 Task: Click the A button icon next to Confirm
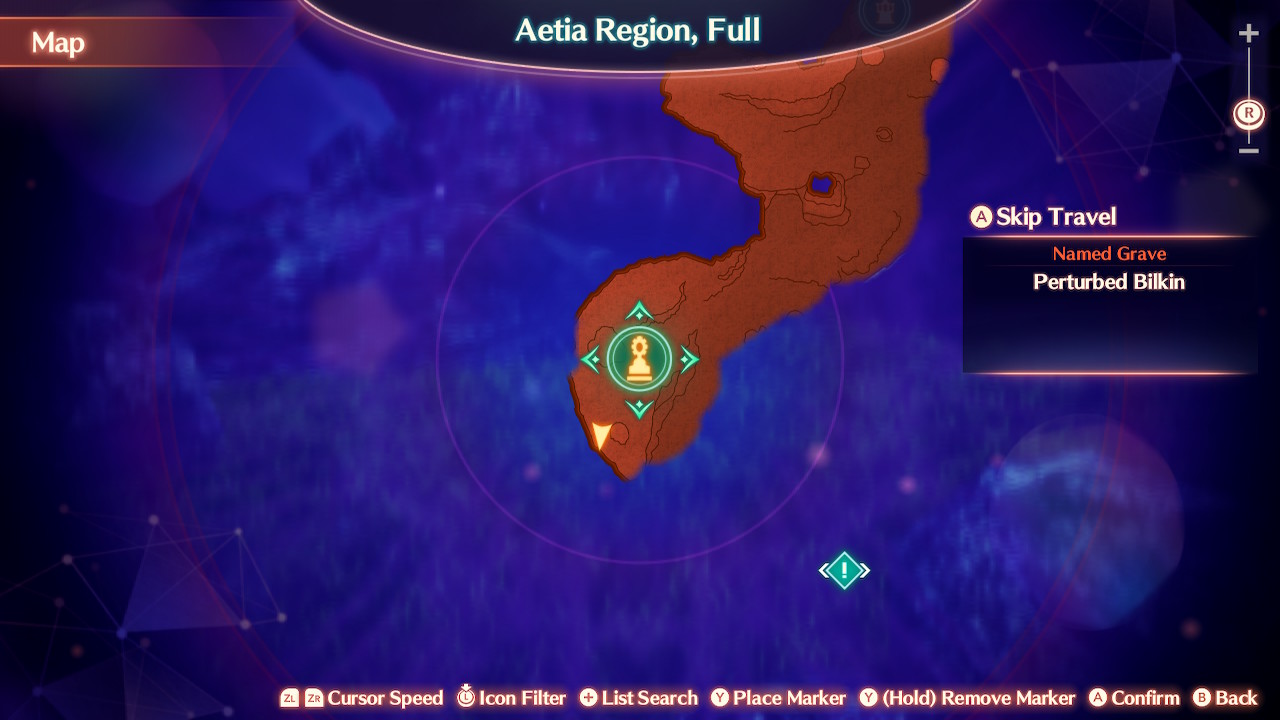tap(1098, 698)
